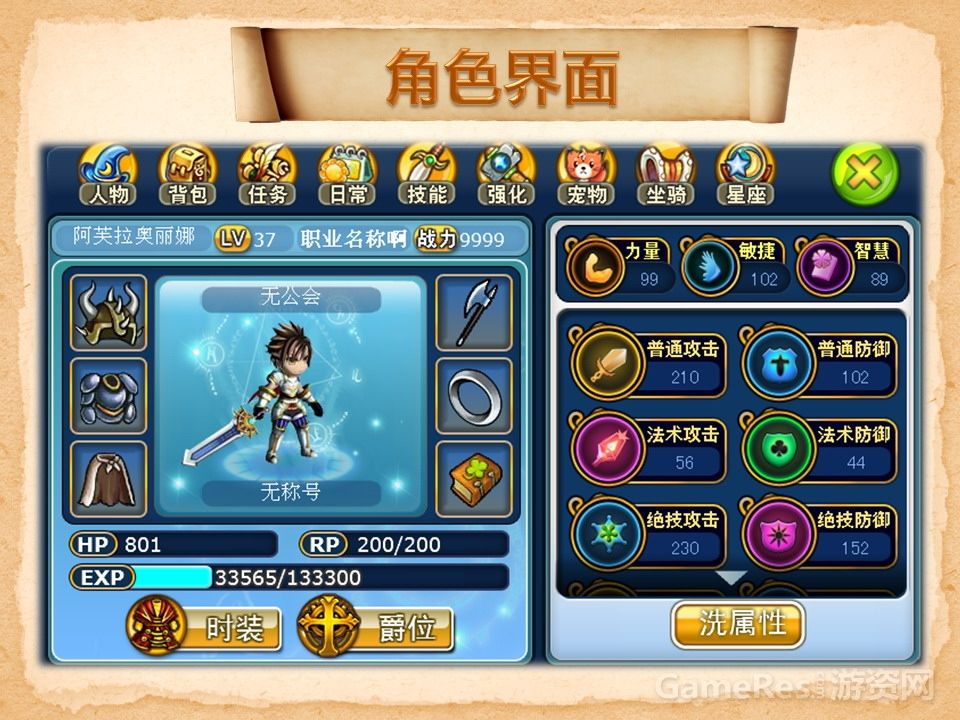Open the 背包 backpack tab
This screenshot has width=960, height=720.
(x=188, y=176)
